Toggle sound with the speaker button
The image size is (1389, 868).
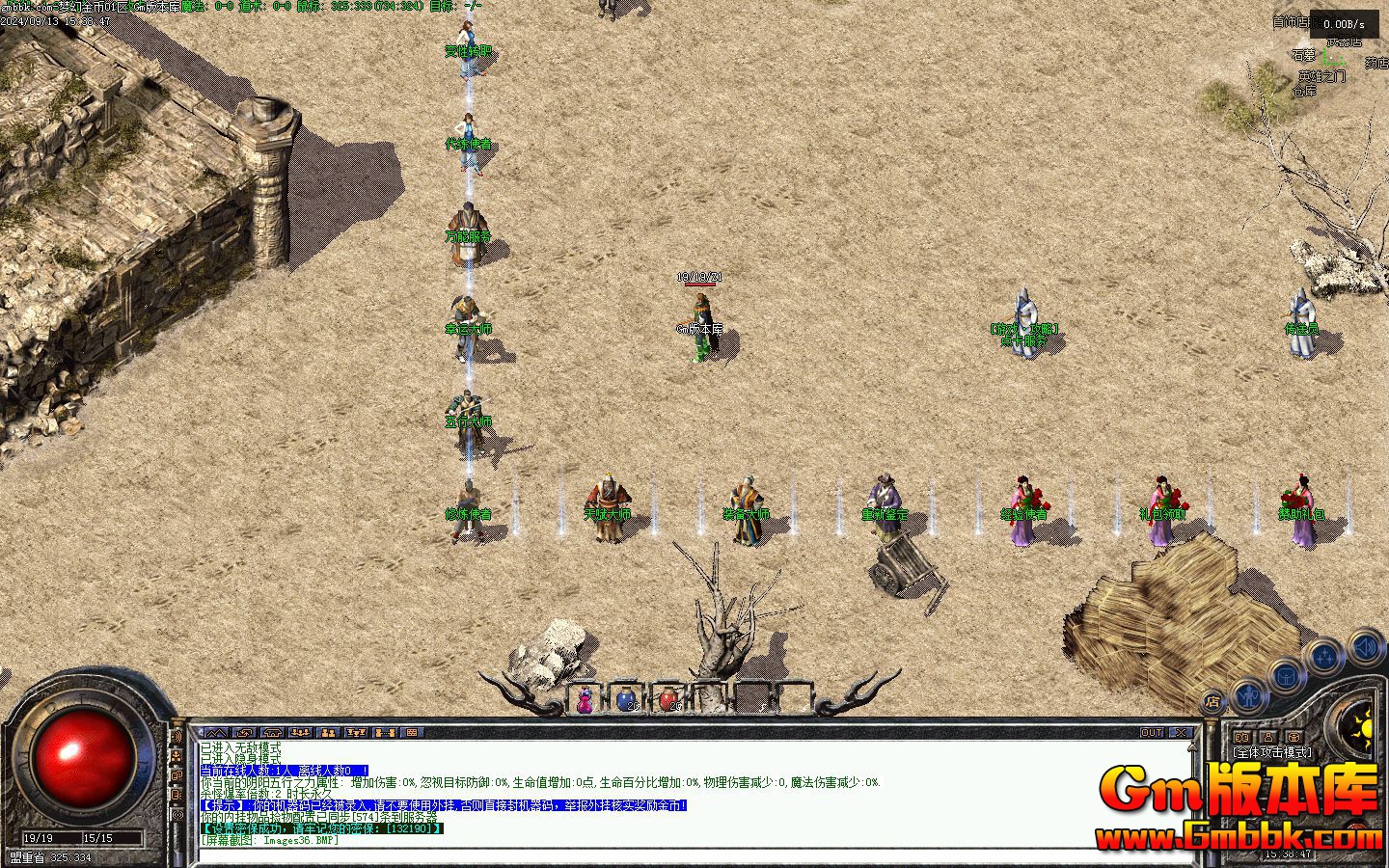(x=1366, y=646)
